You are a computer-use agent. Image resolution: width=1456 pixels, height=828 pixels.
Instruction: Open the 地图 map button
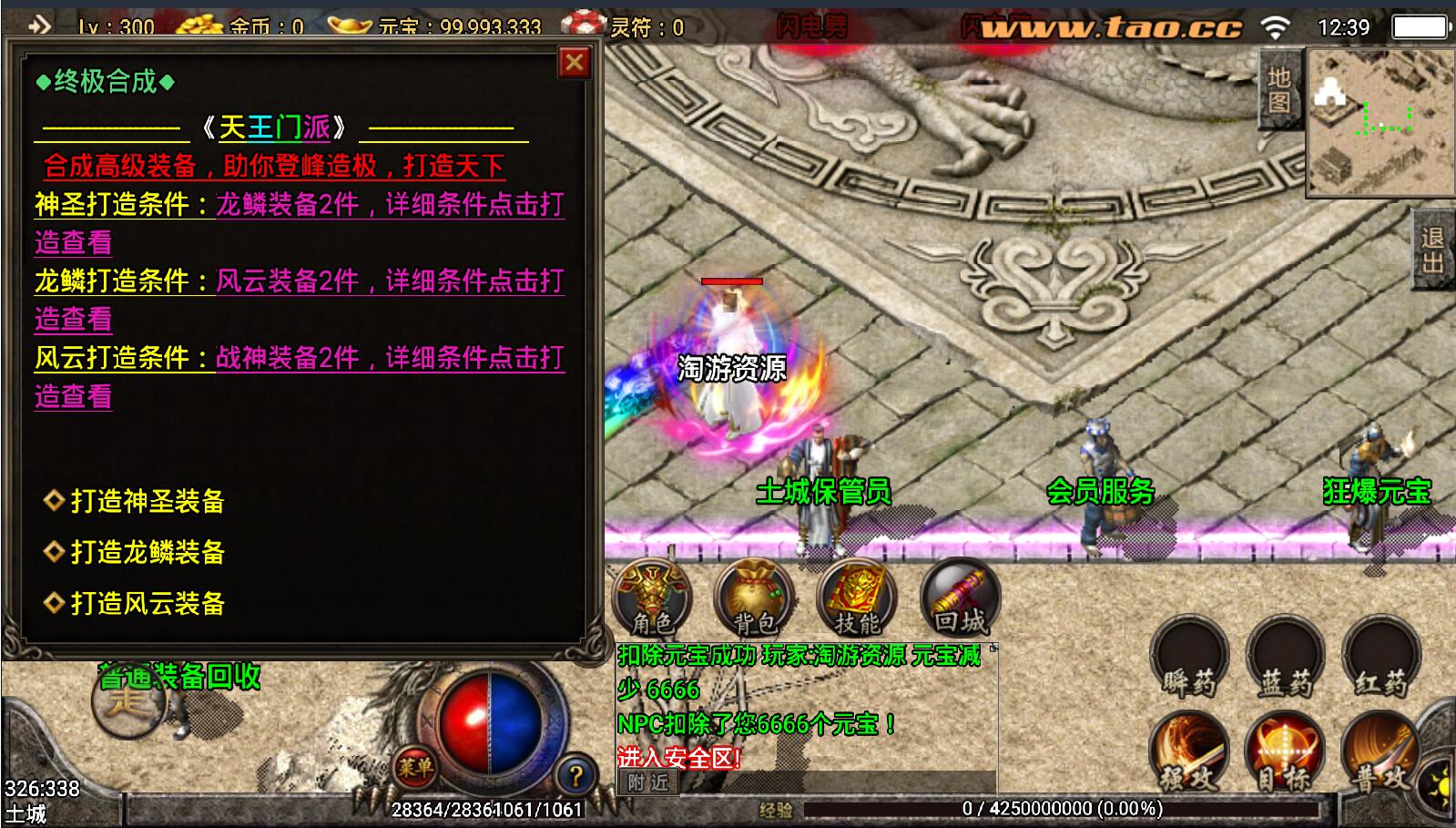pos(1279,89)
